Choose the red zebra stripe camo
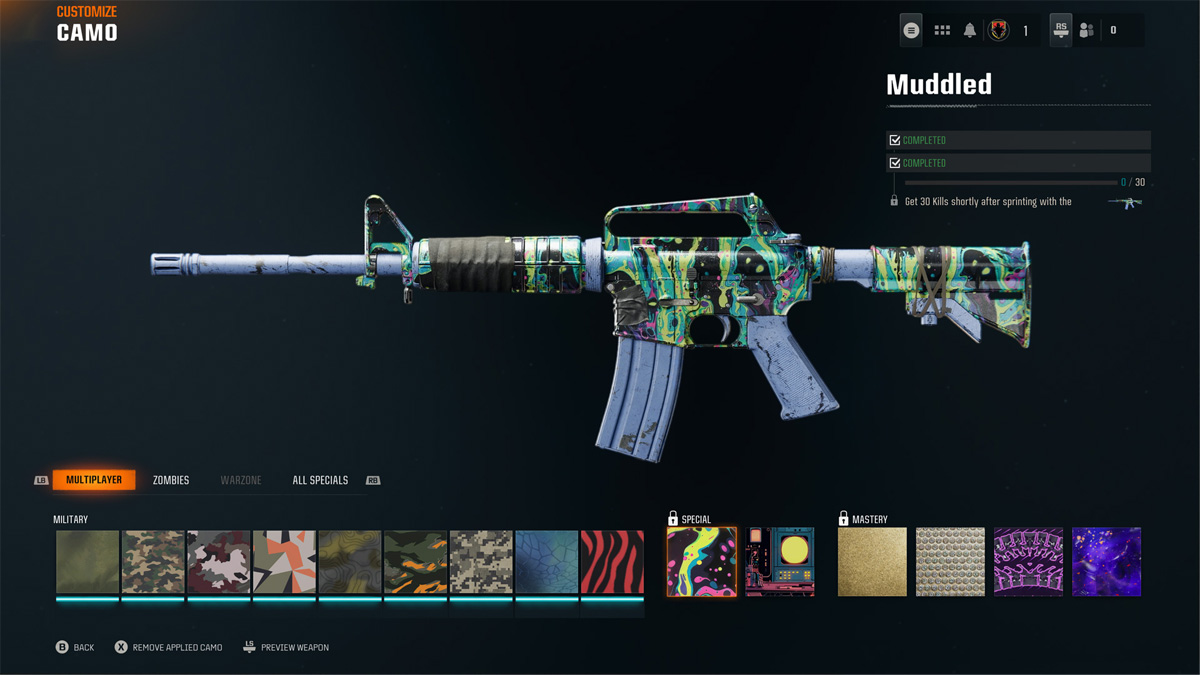Image resolution: width=1200 pixels, height=675 pixels. (x=612, y=562)
